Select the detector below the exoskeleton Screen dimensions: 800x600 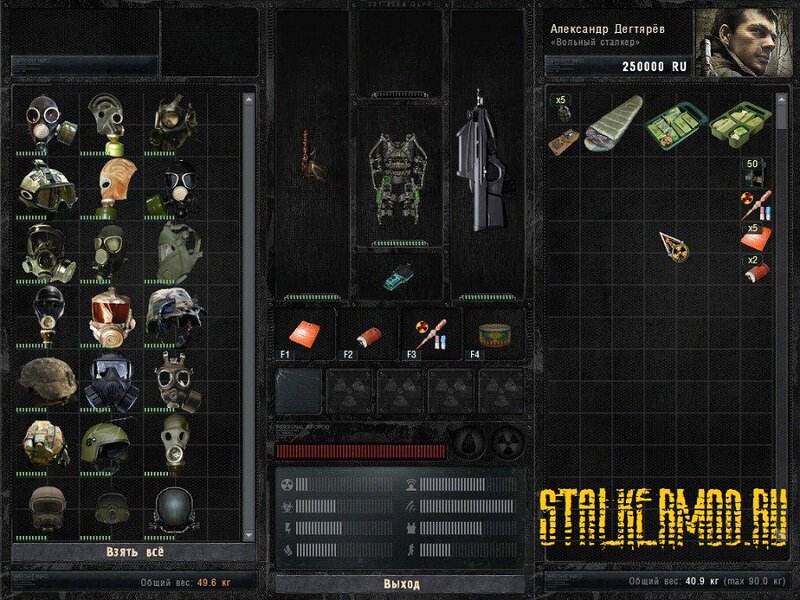coord(400,275)
